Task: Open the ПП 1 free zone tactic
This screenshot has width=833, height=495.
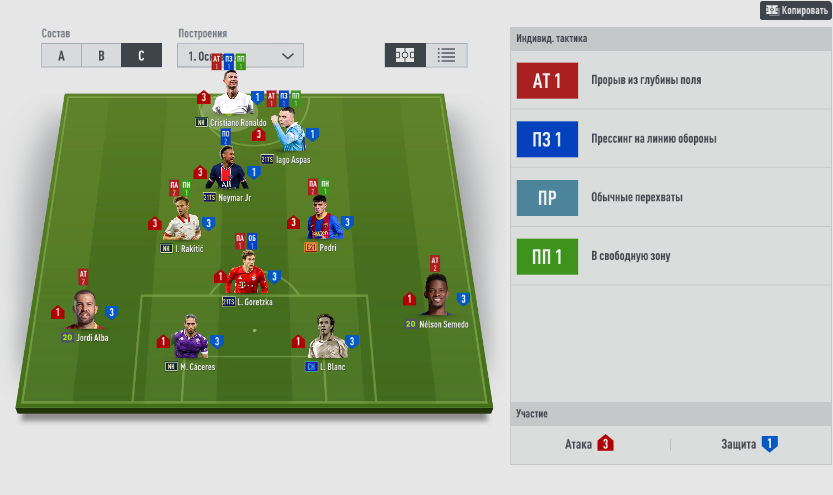Action: click(x=547, y=256)
